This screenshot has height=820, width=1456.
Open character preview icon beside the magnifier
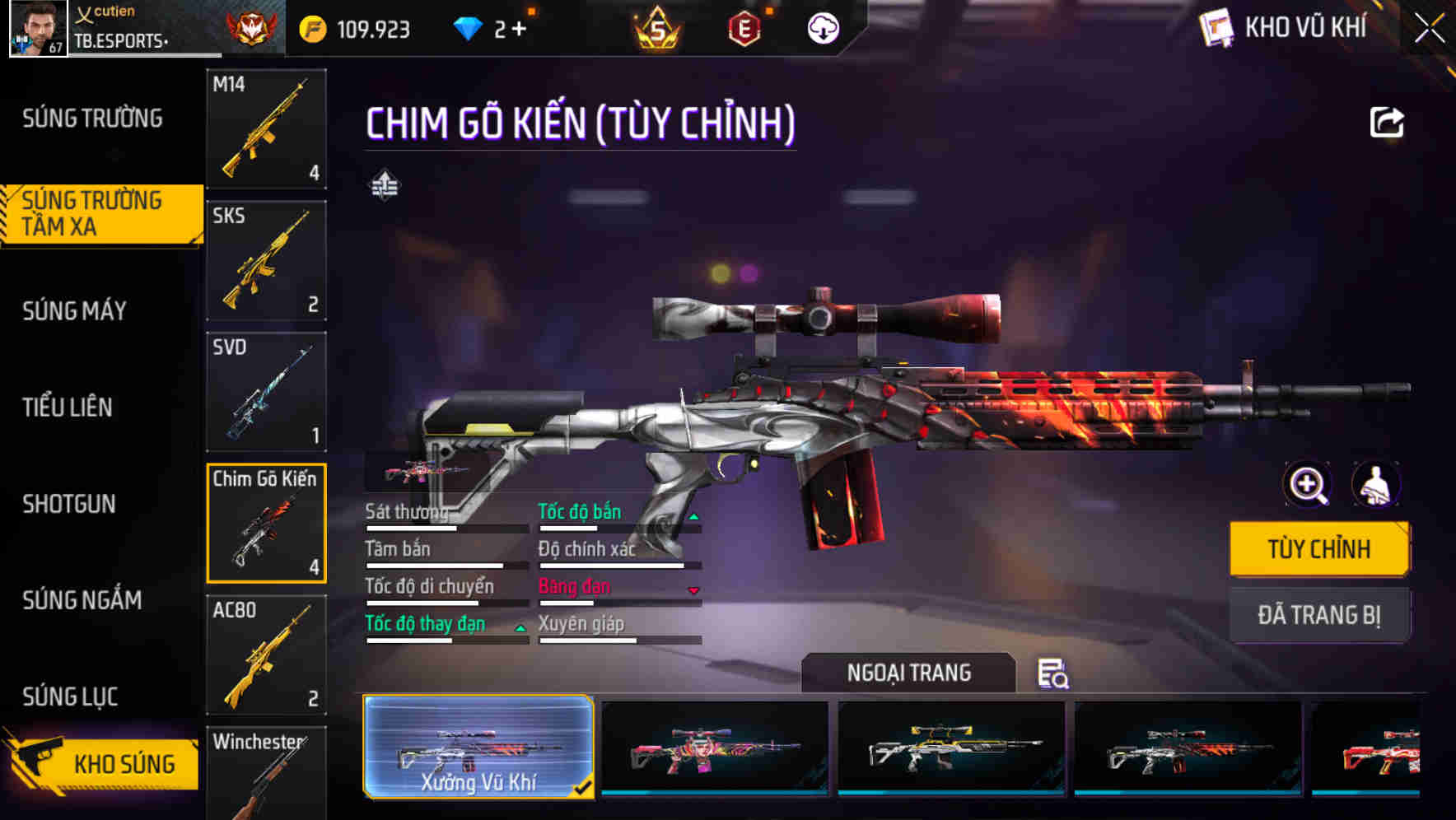tap(1378, 485)
